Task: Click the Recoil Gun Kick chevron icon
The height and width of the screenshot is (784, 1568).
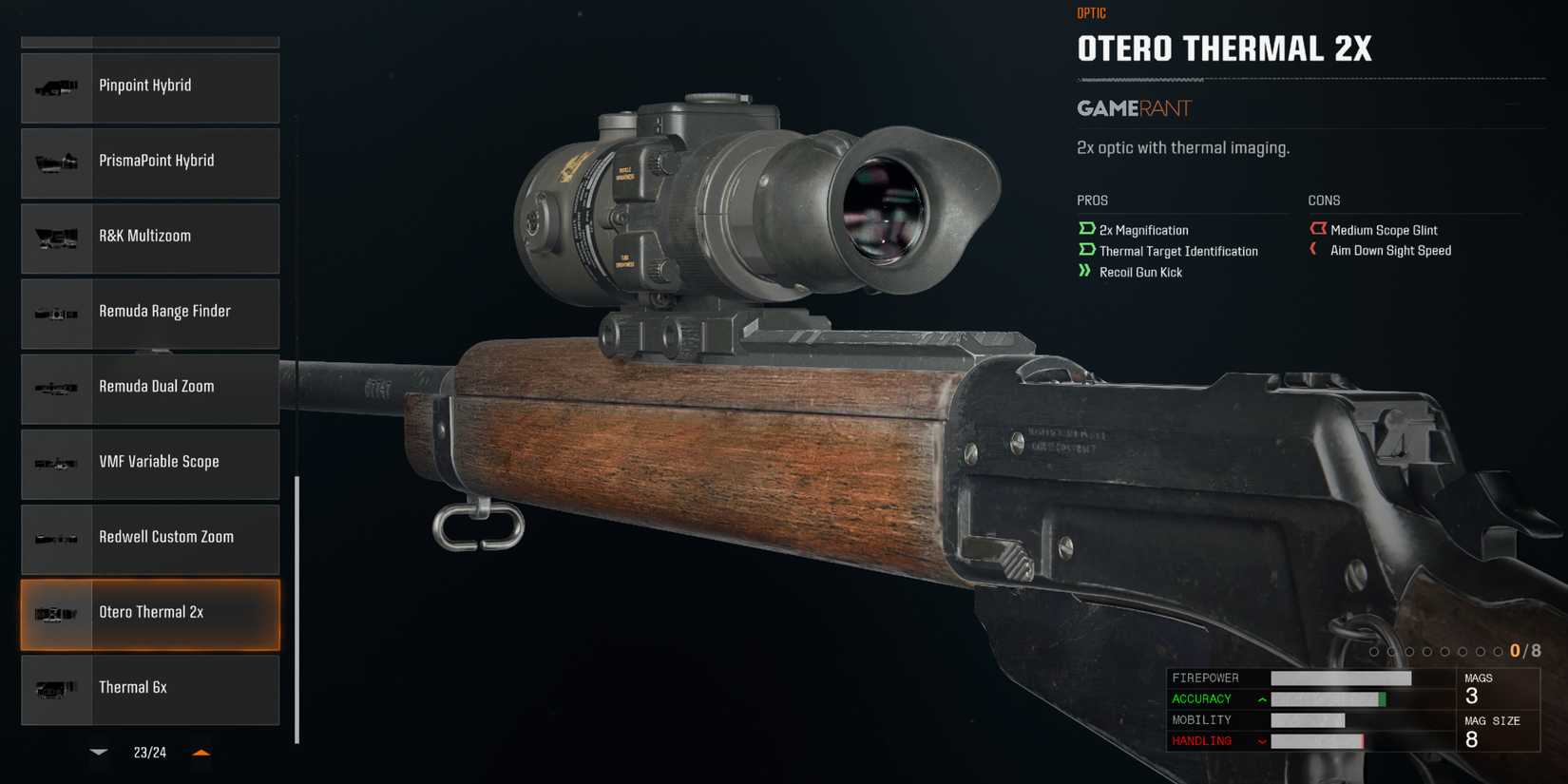Action: pos(1084,271)
